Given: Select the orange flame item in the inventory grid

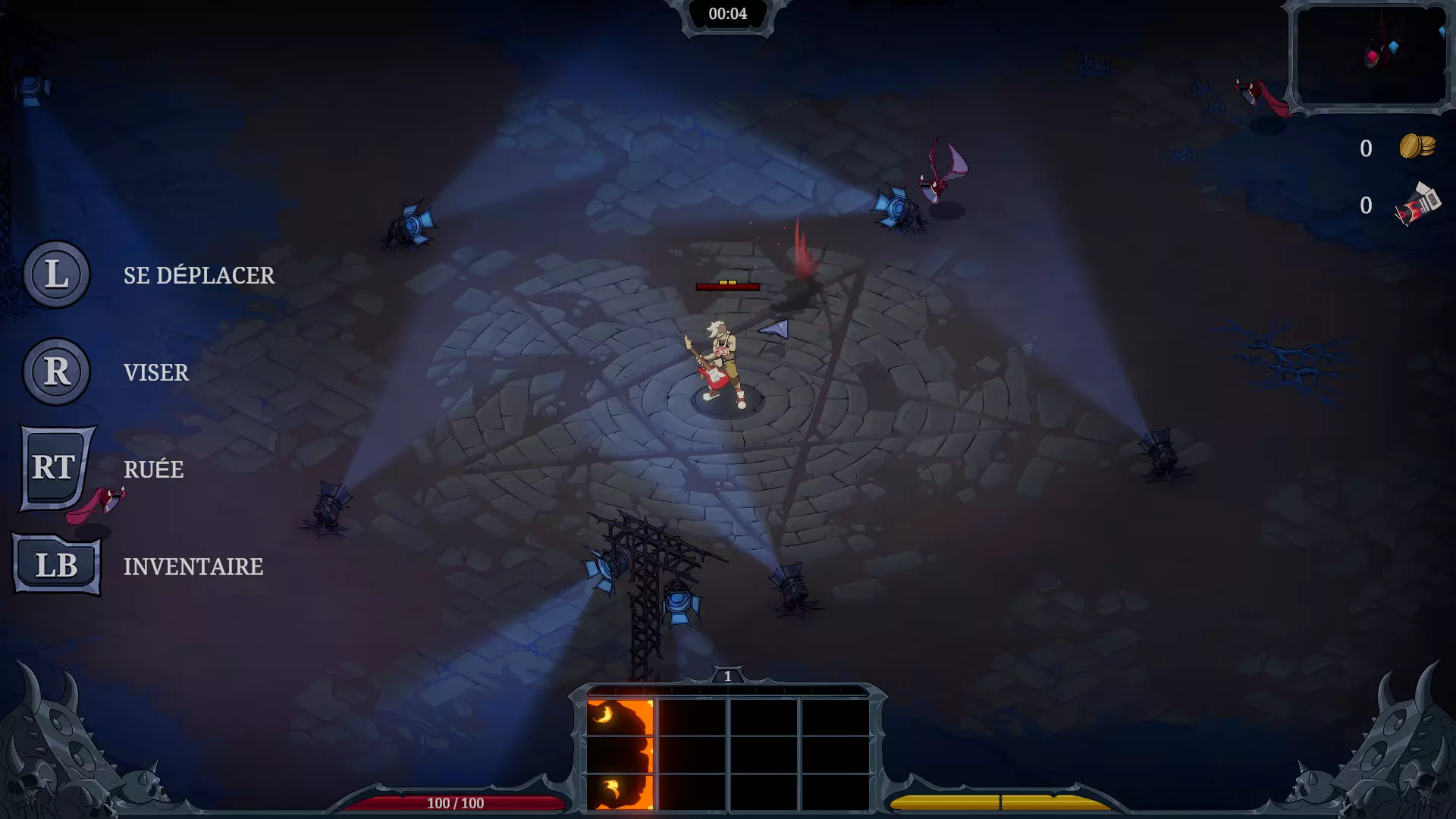Looking at the screenshot, I should 620,754.
